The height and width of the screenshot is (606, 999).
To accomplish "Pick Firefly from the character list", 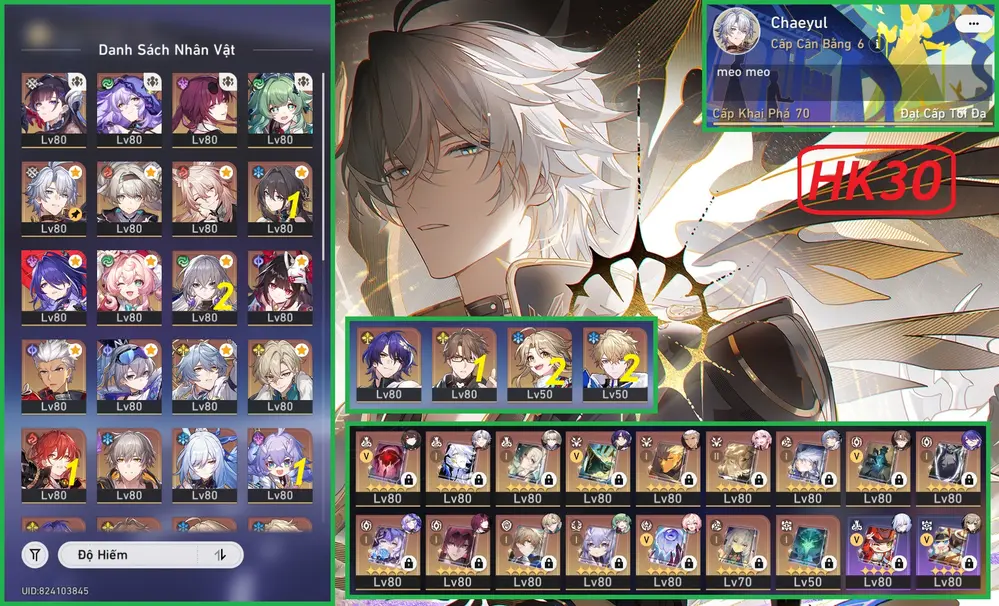I will (x=128, y=191).
